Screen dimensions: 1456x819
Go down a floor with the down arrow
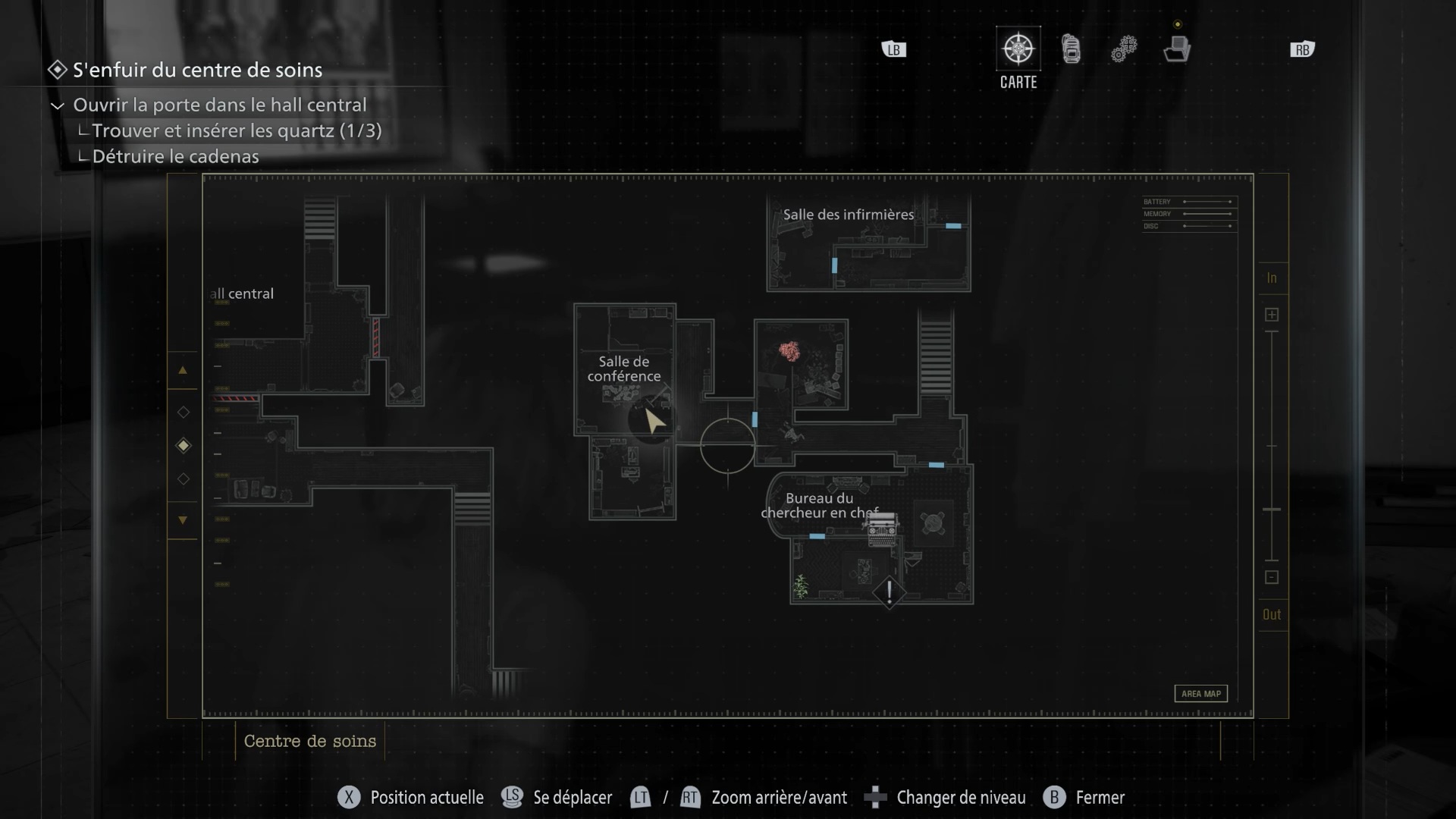[183, 520]
